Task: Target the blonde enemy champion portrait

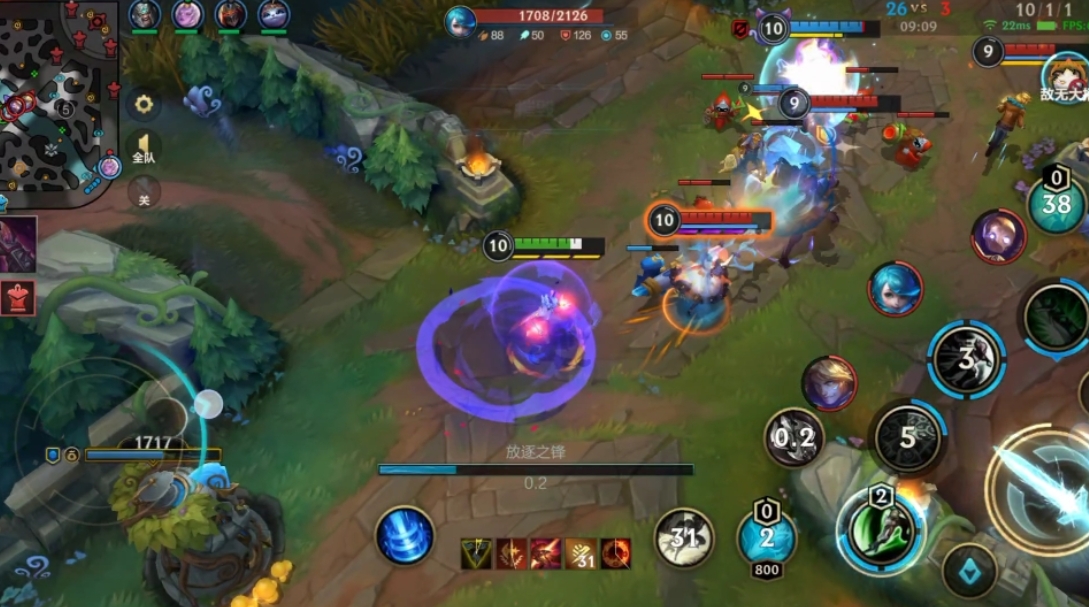Action: tap(829, 384)
